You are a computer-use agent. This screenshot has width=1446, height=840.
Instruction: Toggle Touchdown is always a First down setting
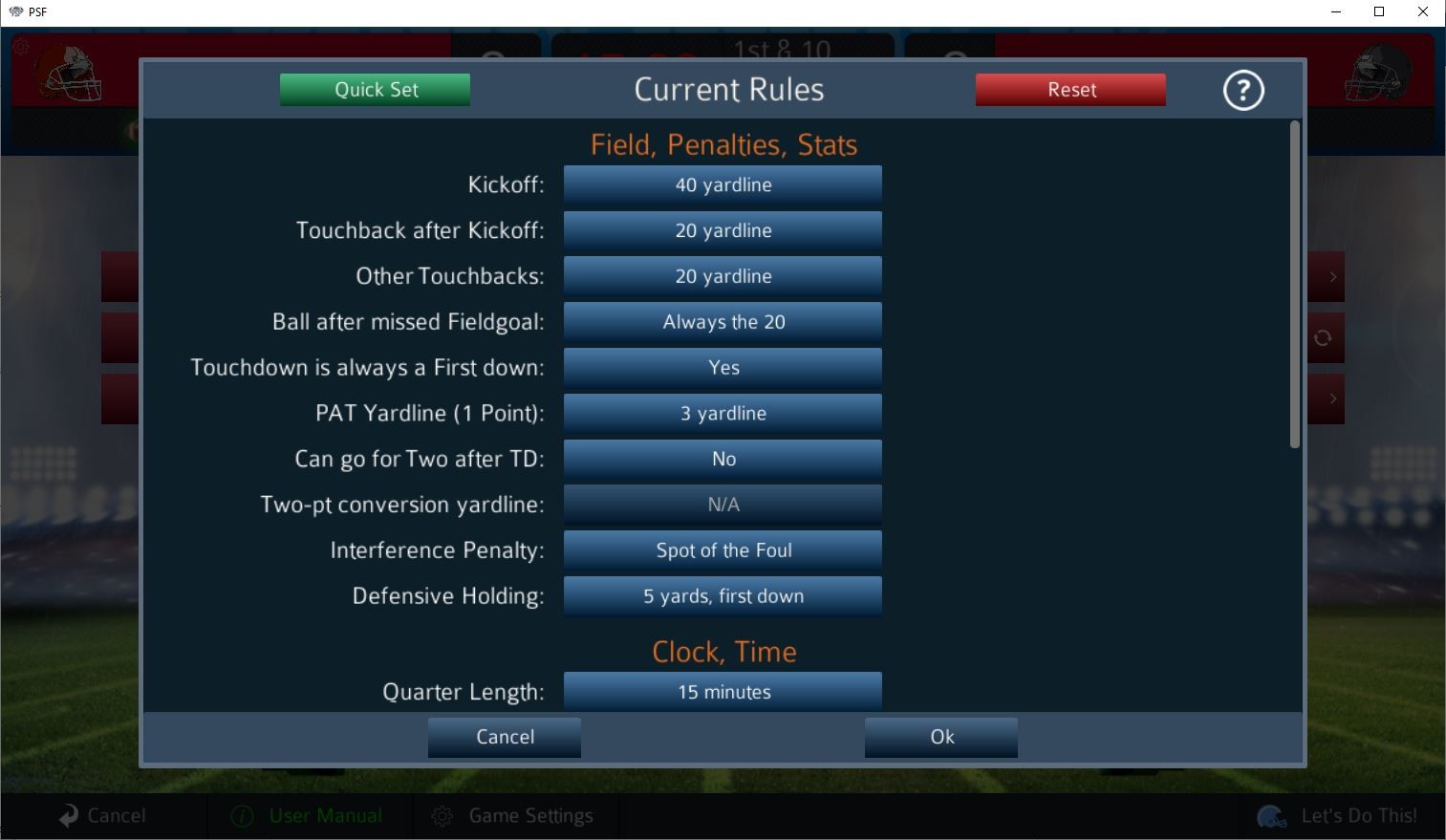723,367
